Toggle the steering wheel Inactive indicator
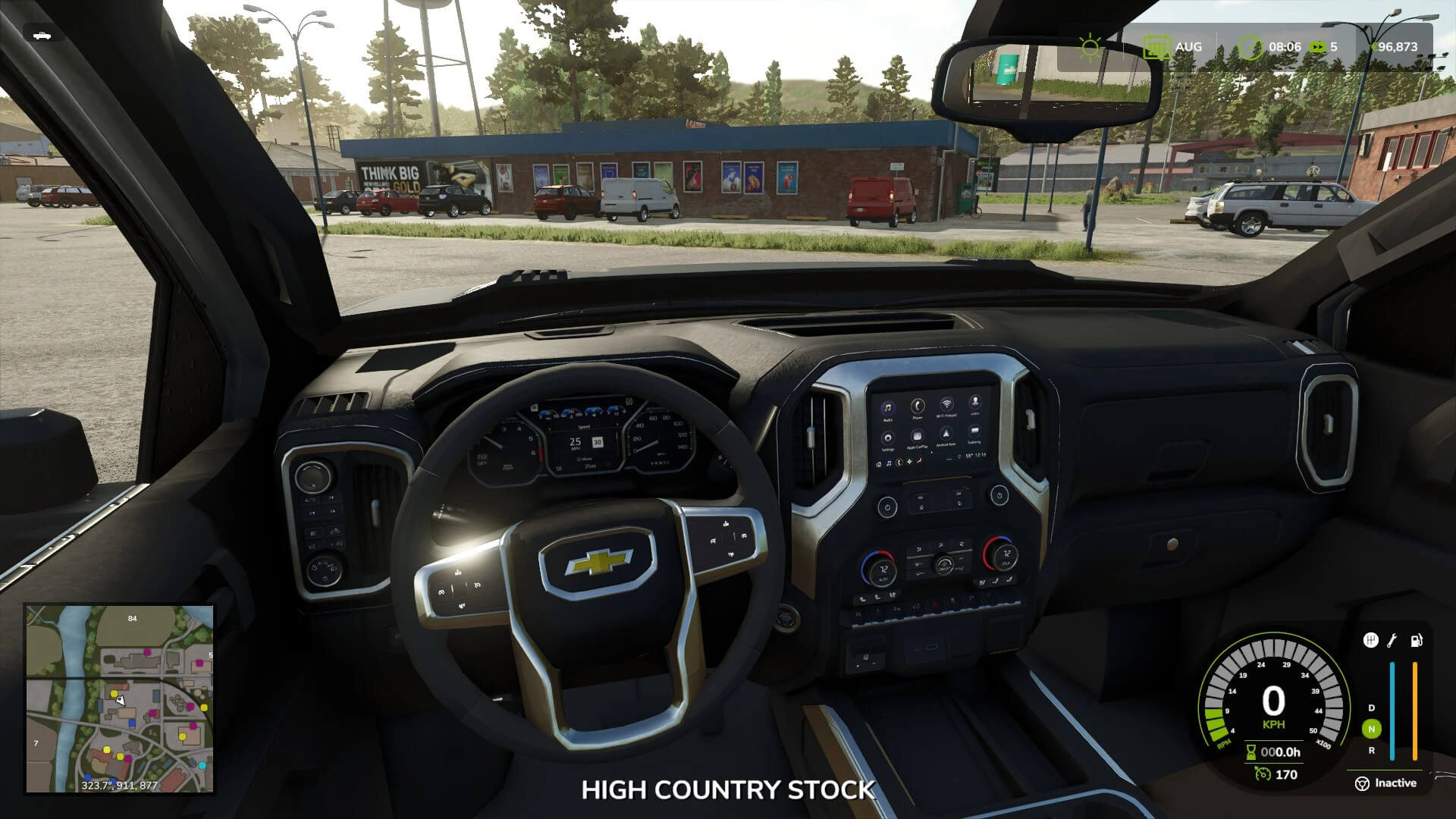 (1363, 783)
